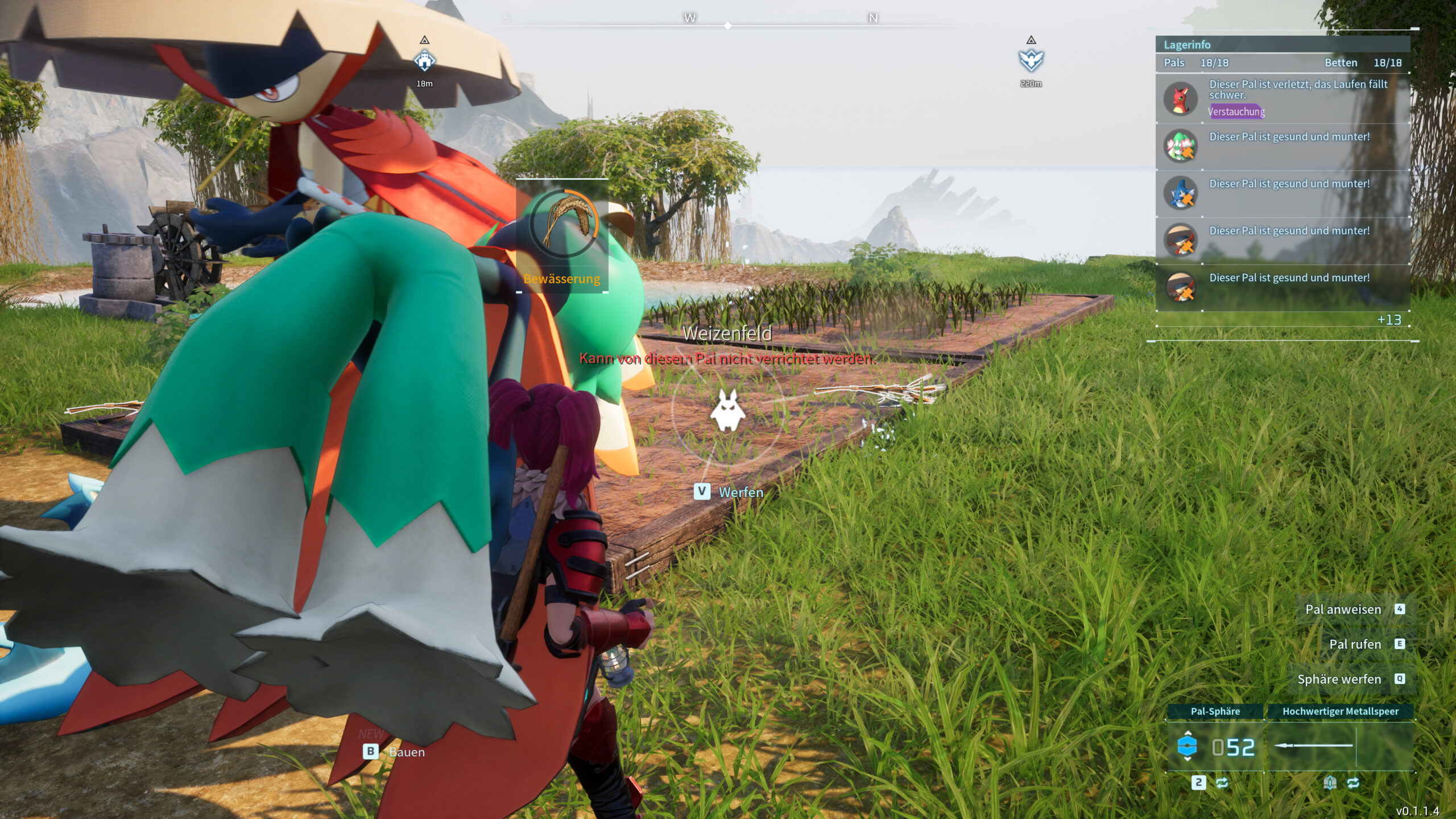
Task: Select the green and pink pal entry
Action: (x=1283, y=146)
